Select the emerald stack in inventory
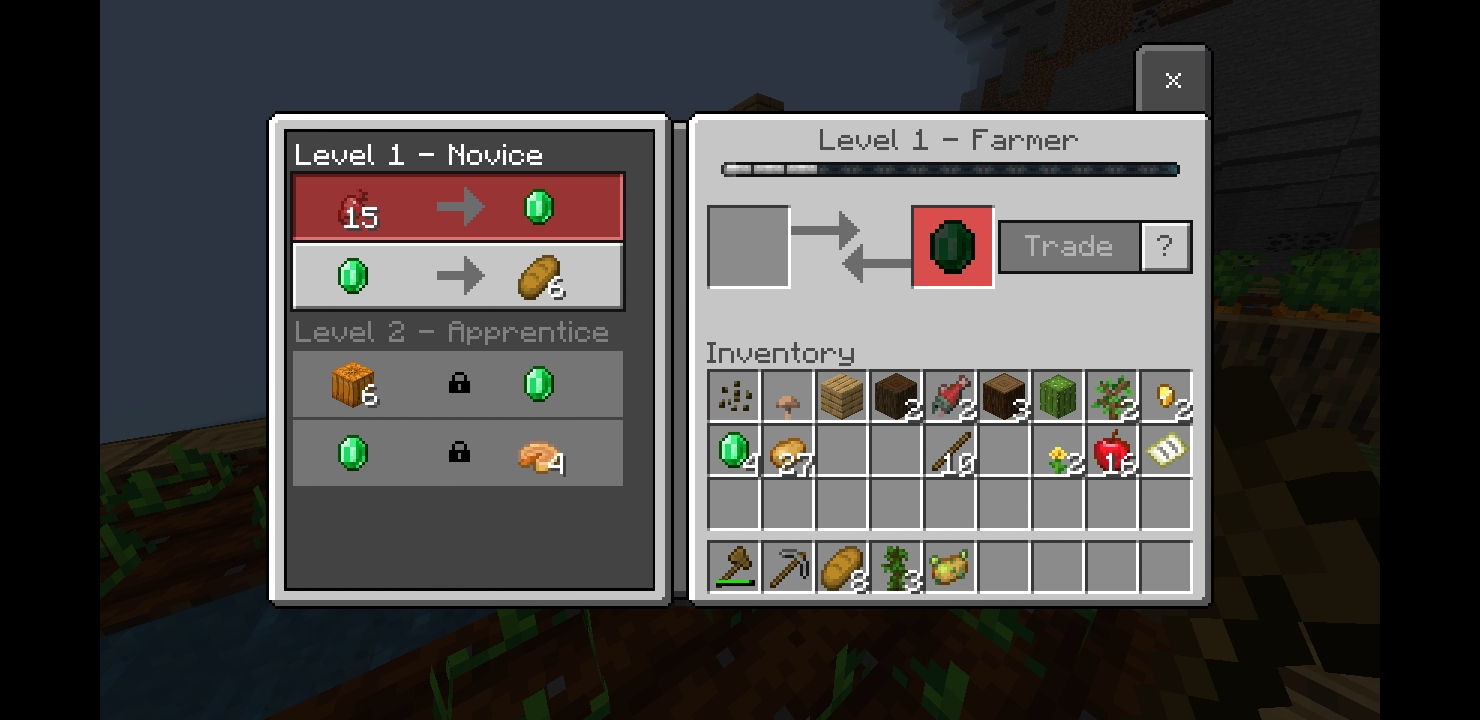The height and width of the screenshot is (720, 1480). tap(734, 450)
